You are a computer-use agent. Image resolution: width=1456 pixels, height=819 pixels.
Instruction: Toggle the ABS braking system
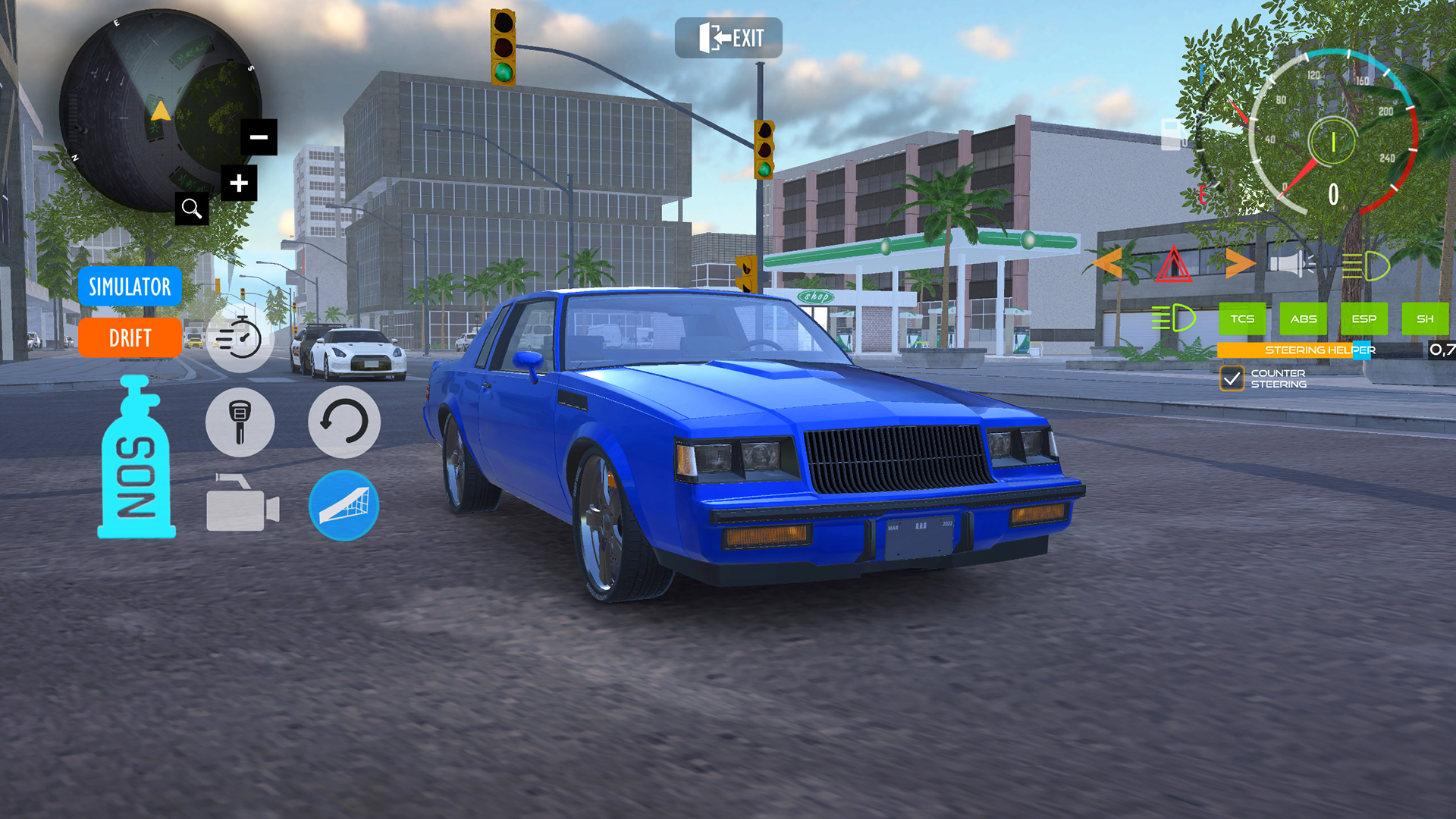coord(1303,319)
